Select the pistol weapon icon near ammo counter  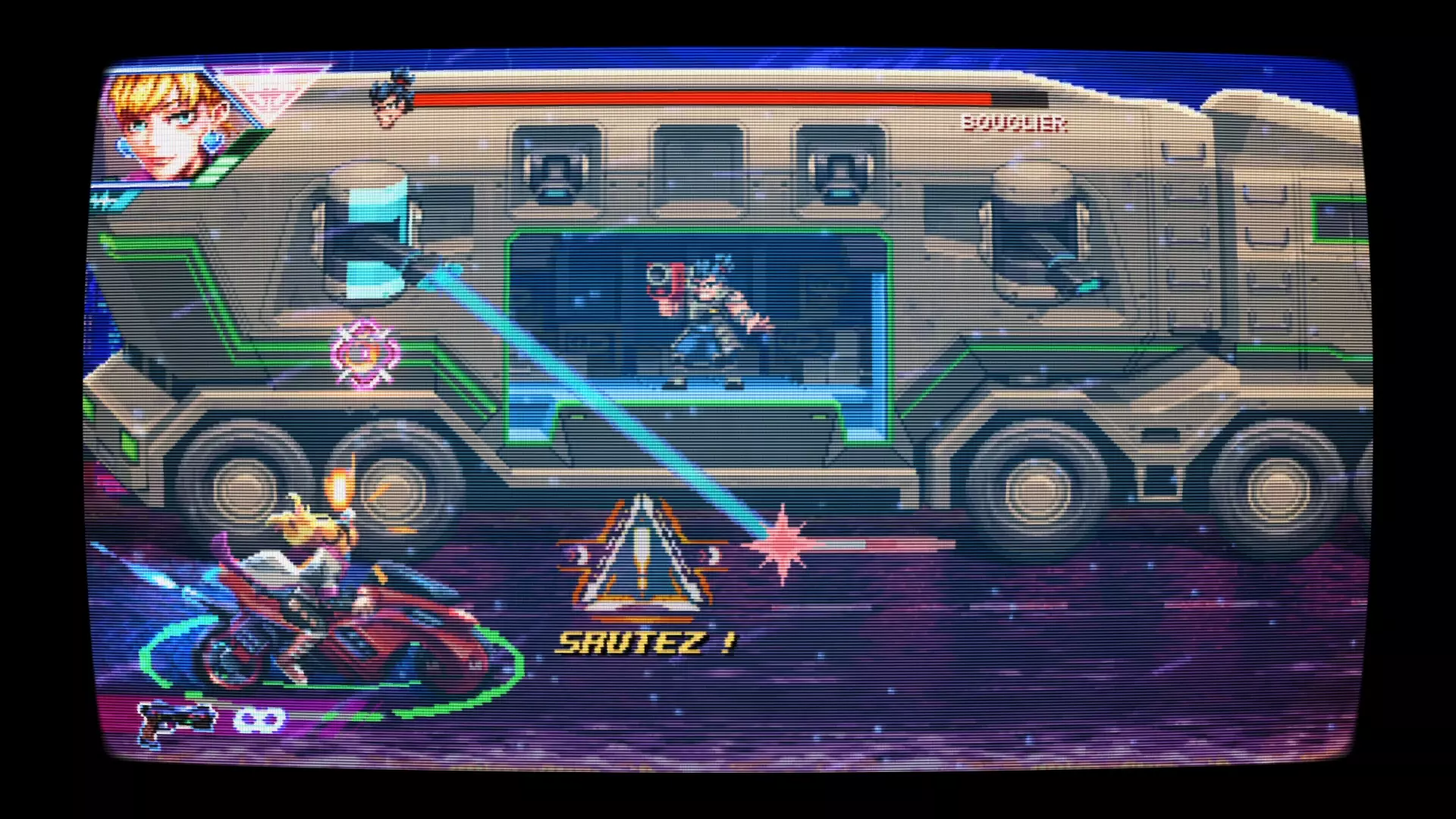click(174, 720)
